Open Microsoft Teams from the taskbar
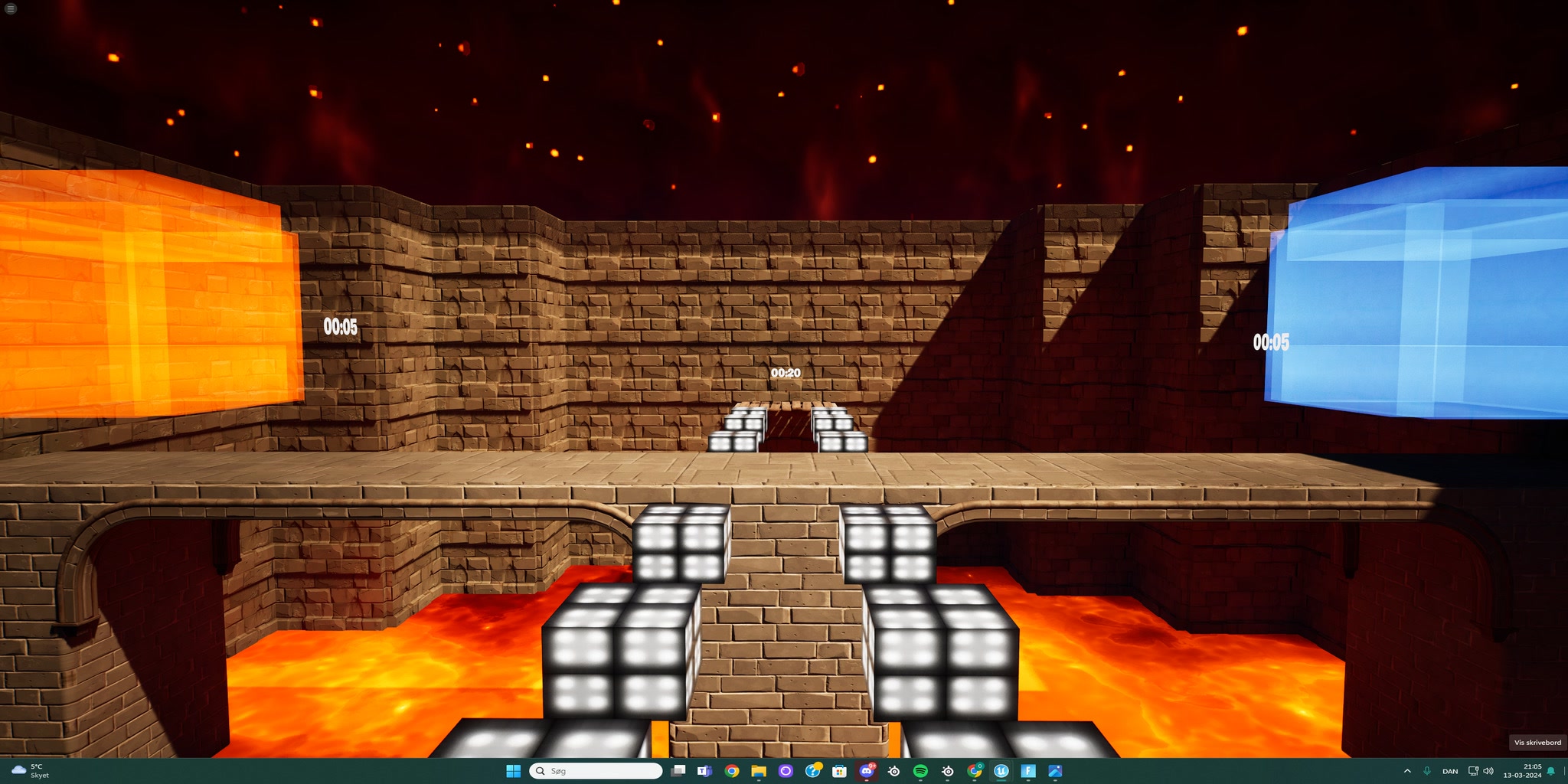This screenshot has height=784, width=1568. click(x=704, y=771)
